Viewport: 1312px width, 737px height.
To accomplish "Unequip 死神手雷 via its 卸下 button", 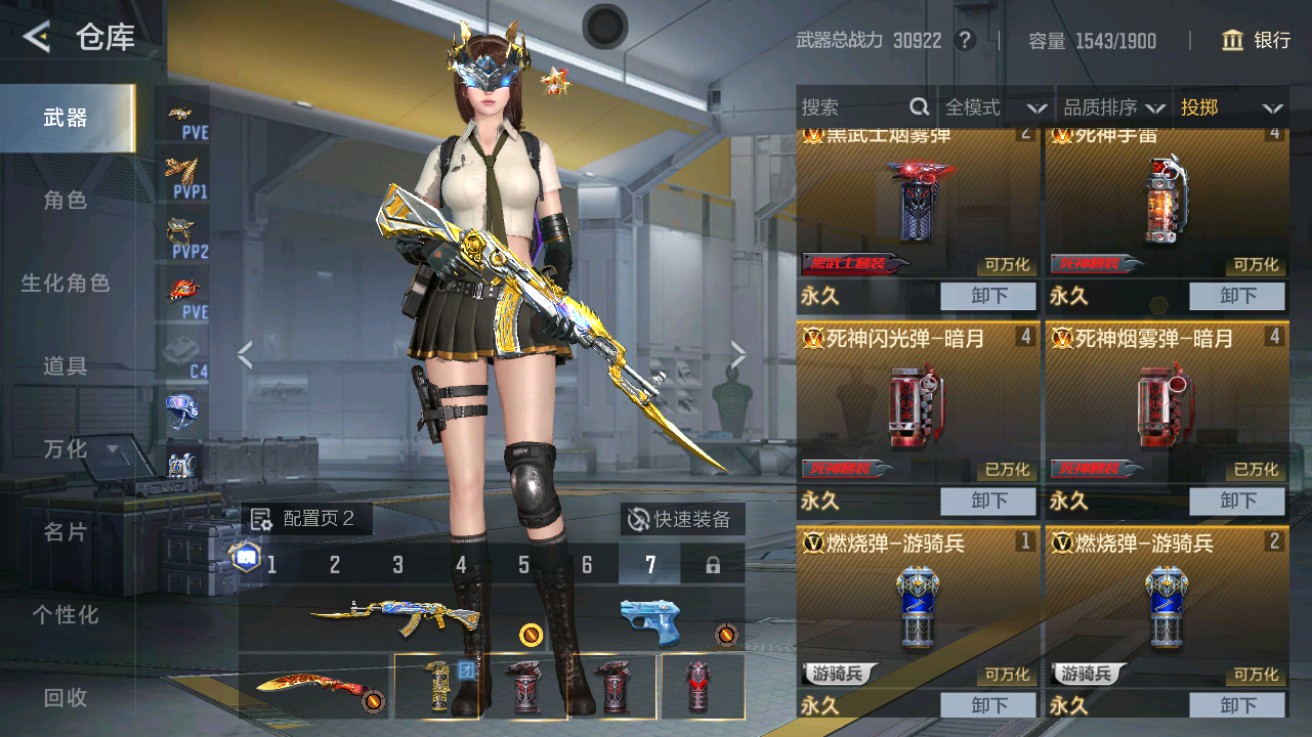I will point(1237,296).
